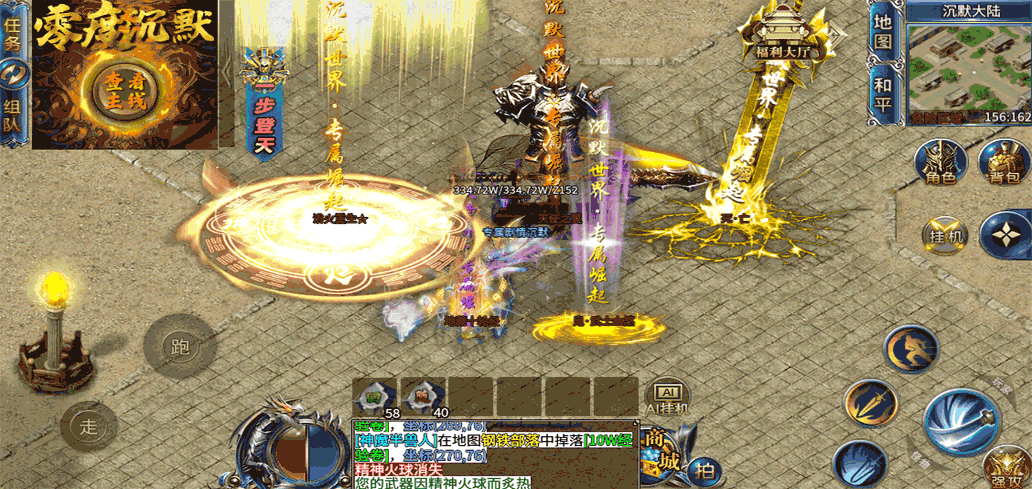
Task: Click the 跑 run button
Action: pyautogui.click(x=180, y=348)
